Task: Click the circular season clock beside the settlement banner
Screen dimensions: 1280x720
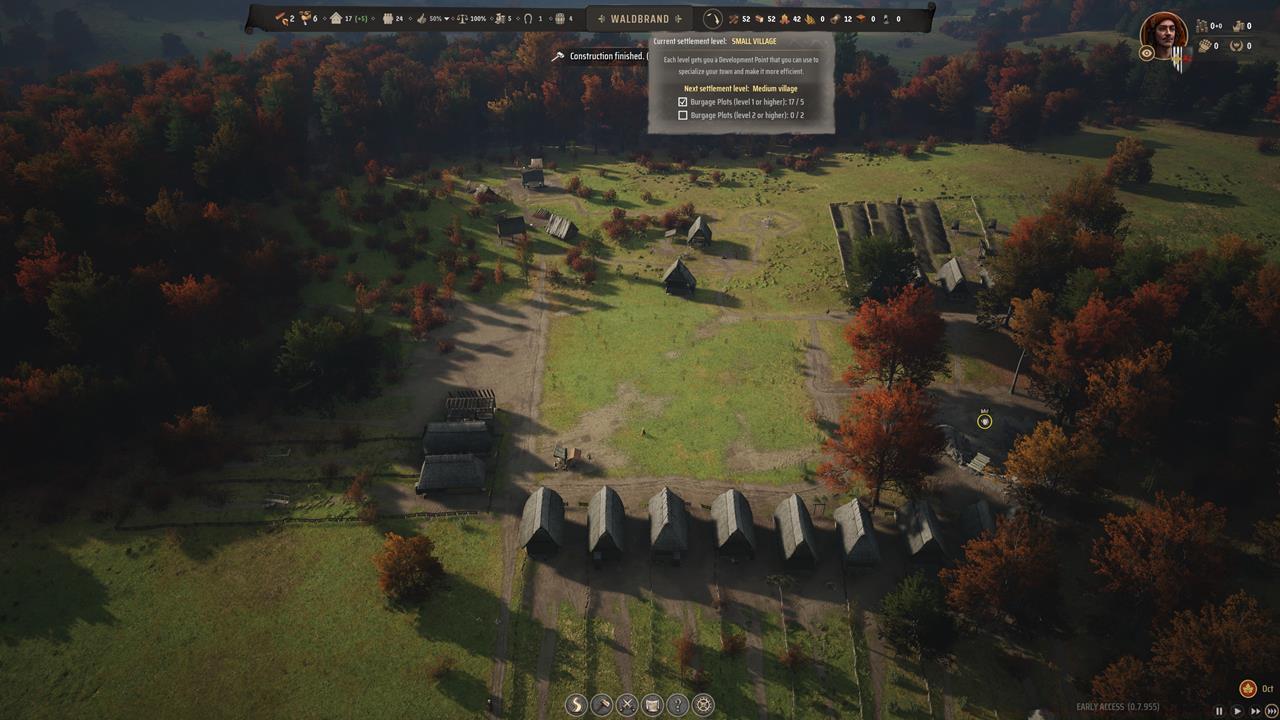Action: 713,17
